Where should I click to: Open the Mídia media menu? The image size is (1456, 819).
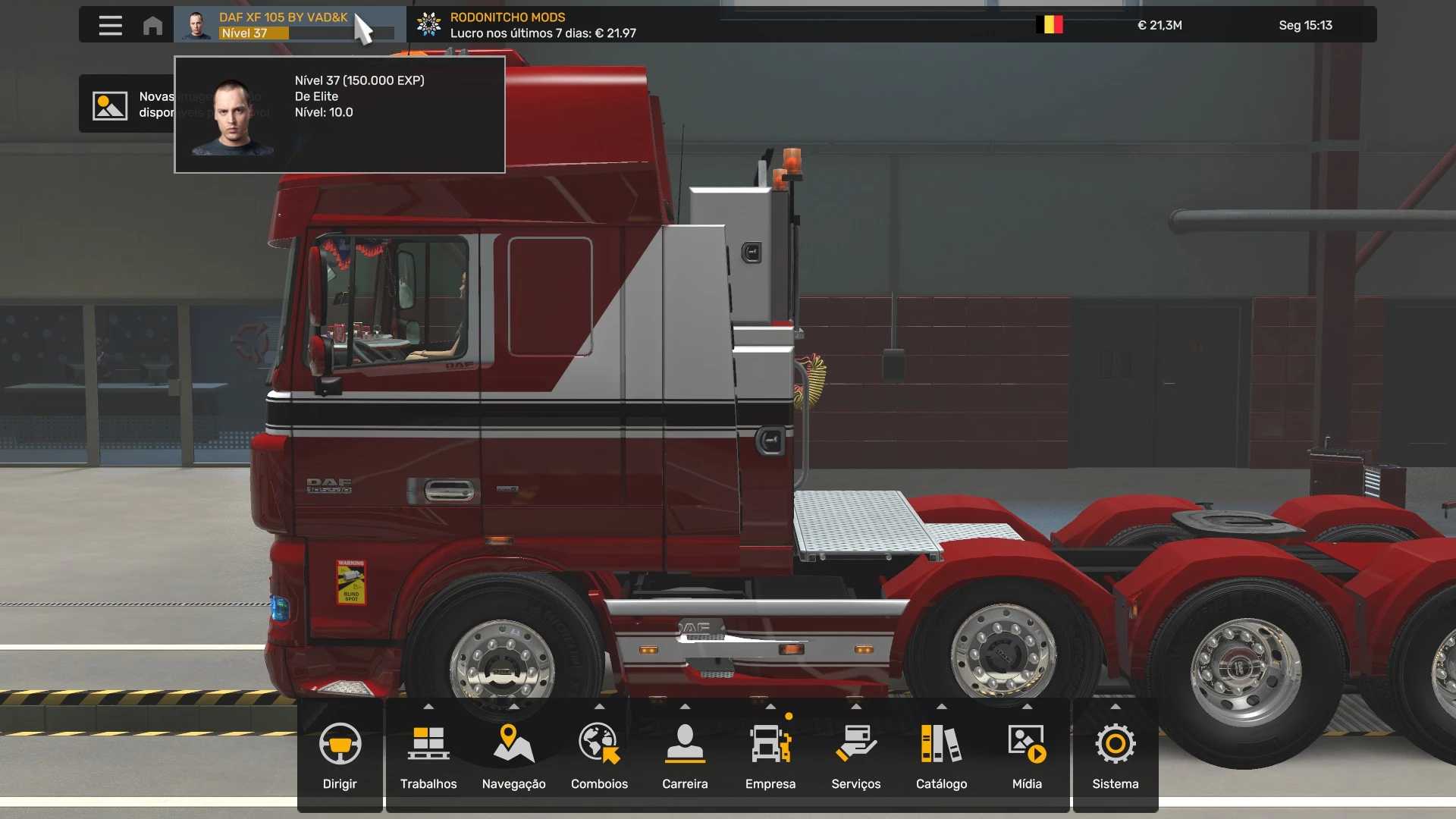(x=1027, y=755)
